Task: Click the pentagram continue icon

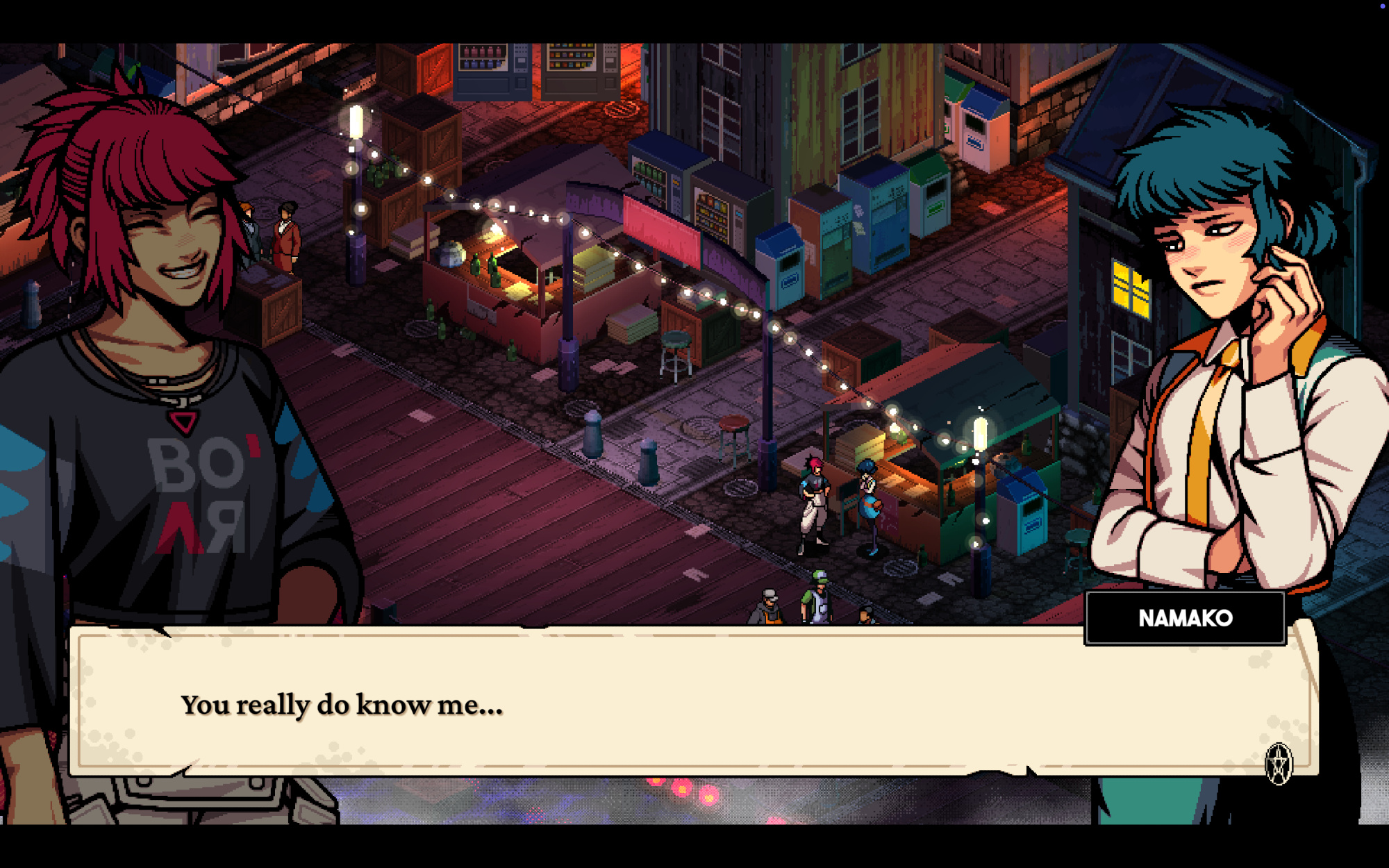Action: tap(1278, 764)
